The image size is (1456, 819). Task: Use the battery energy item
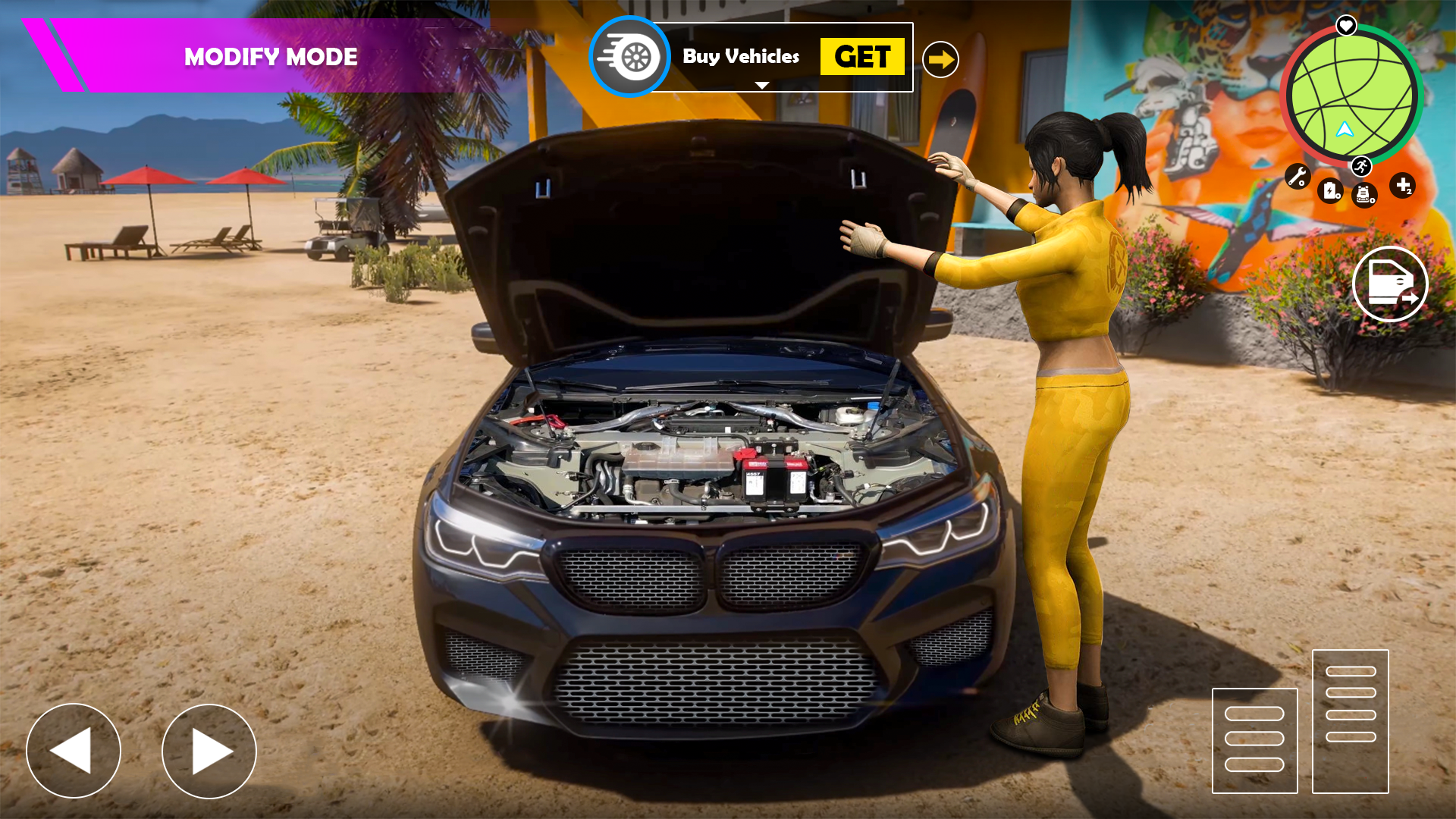pyautogui.click(x=1331, y=190)
